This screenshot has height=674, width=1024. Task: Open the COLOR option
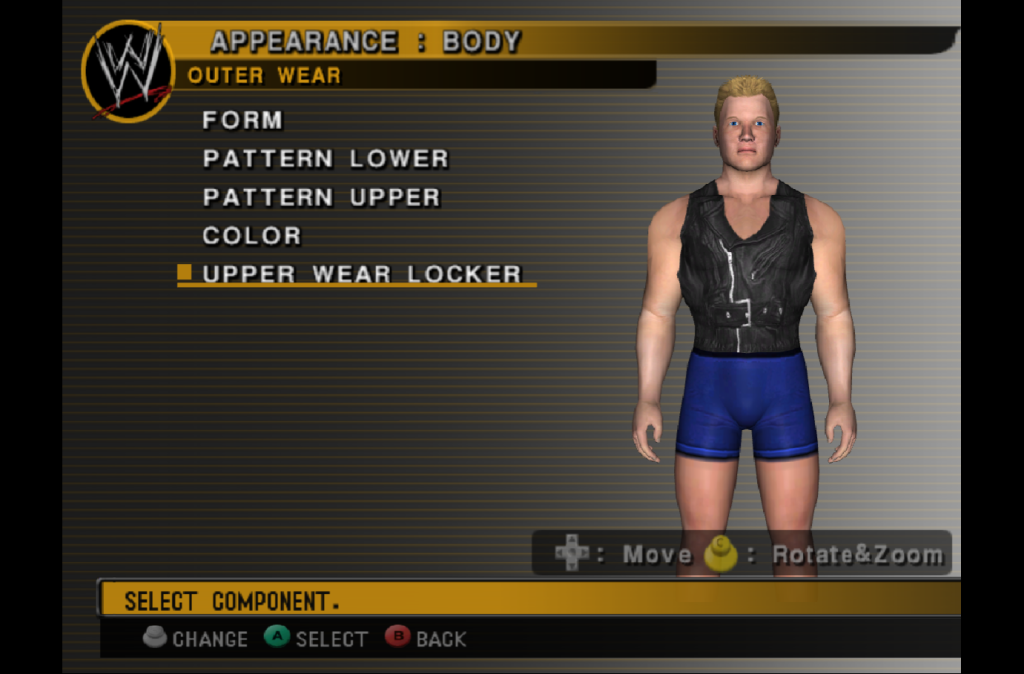click(x=251, y=237)
